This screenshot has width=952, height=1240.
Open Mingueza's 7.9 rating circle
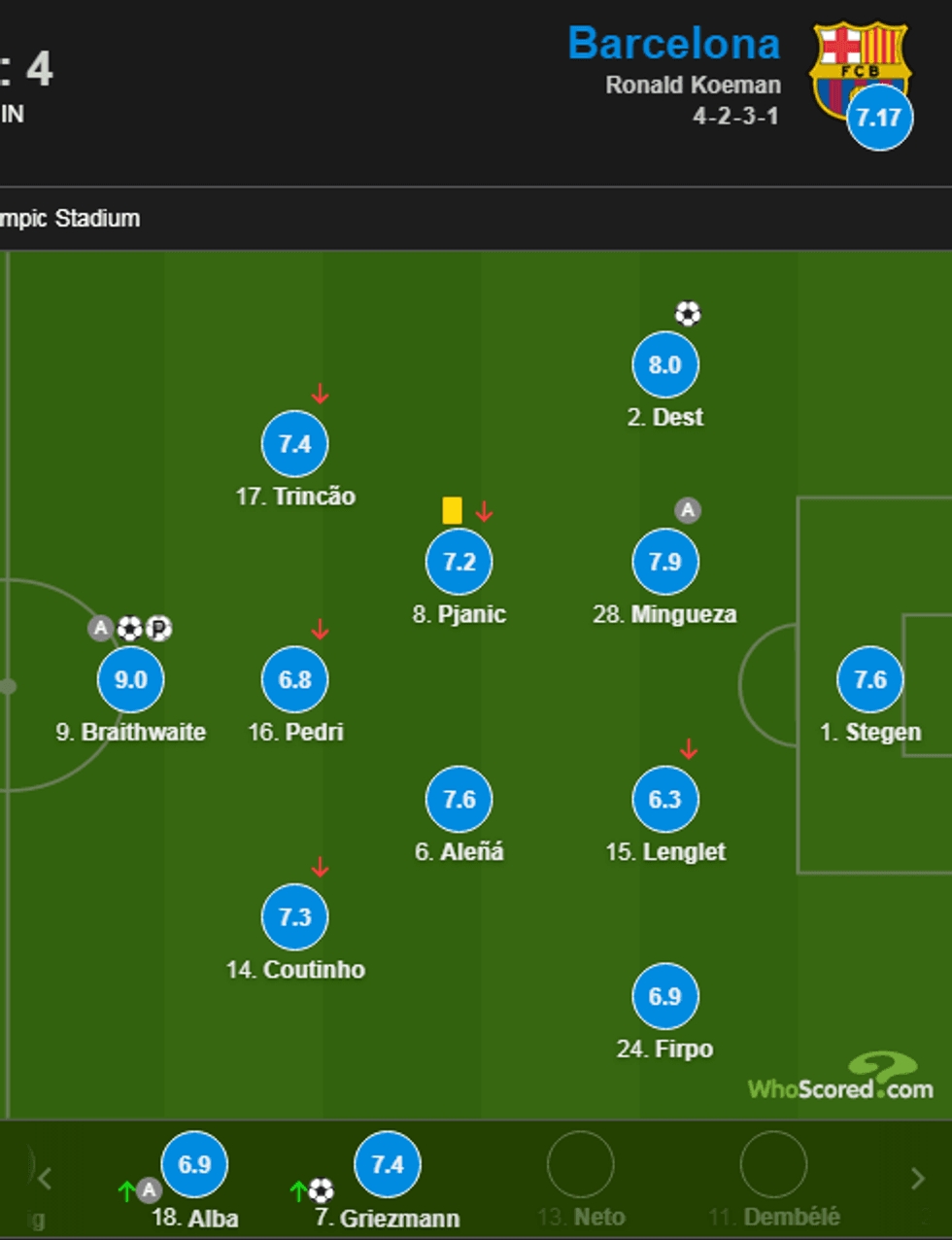click(x=665, y=562)
